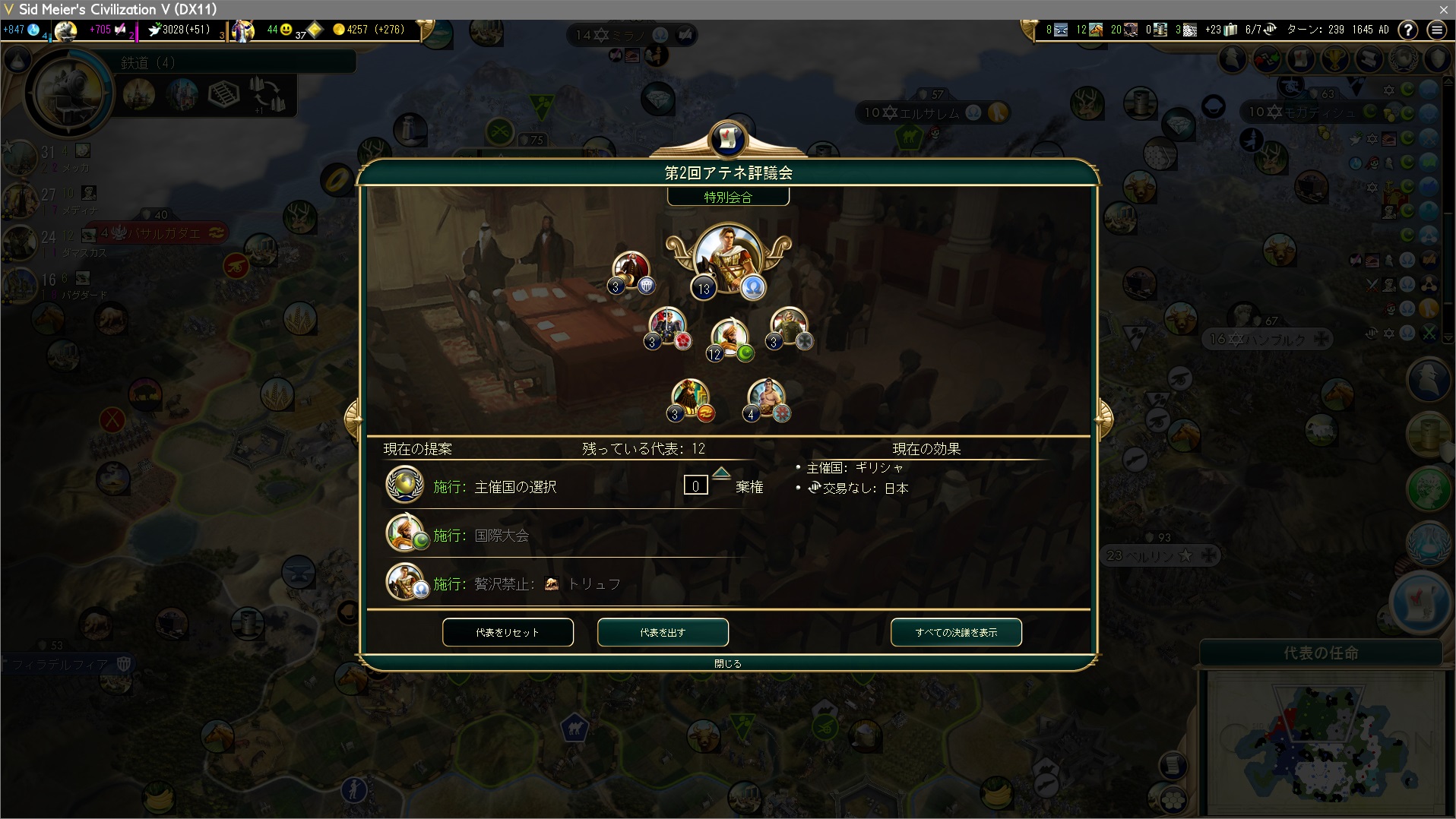
Task: Choose the leader portrait with 12 delegates
Action: point(730,338)
